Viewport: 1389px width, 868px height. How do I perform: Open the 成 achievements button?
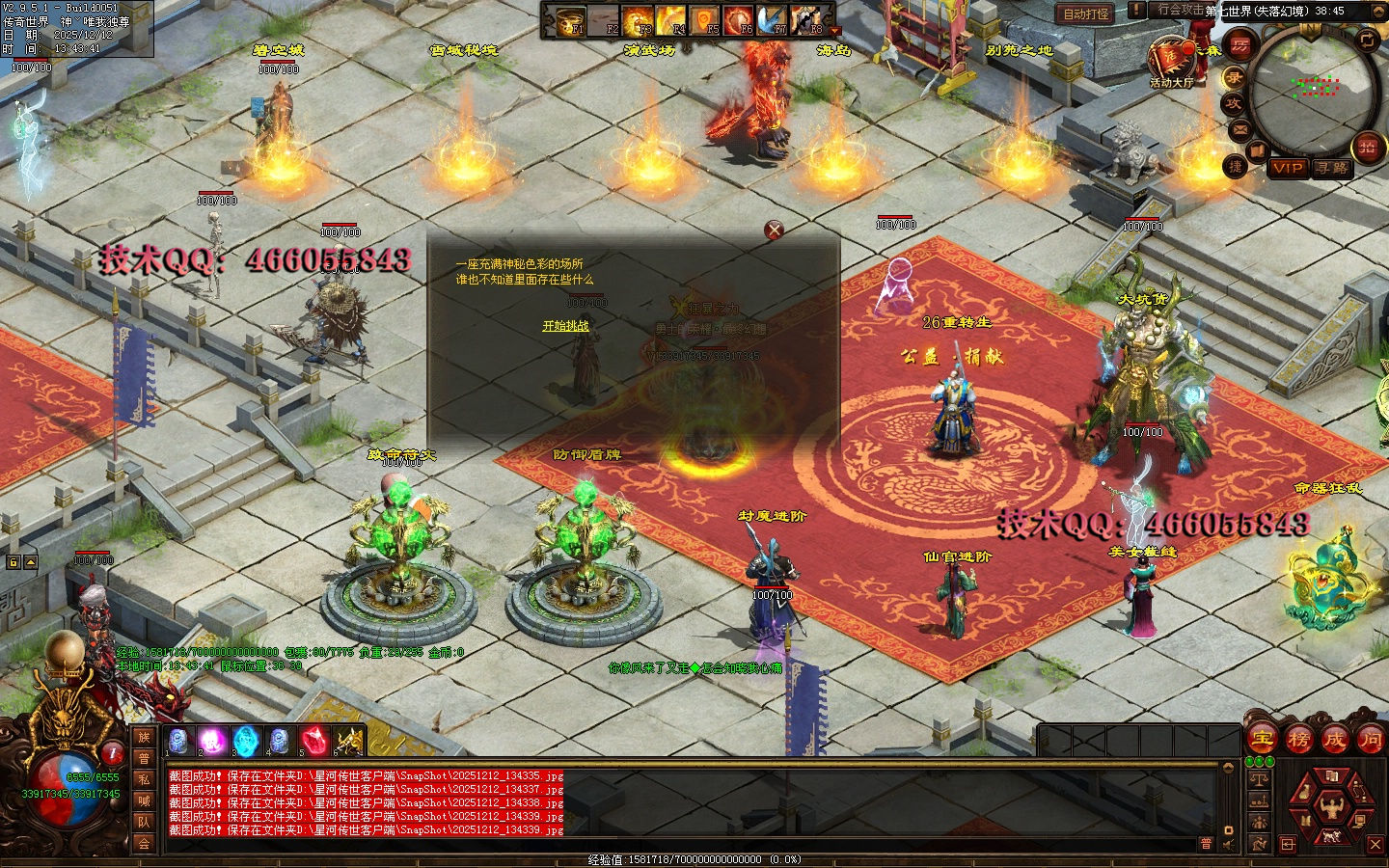pos(1334,740)
